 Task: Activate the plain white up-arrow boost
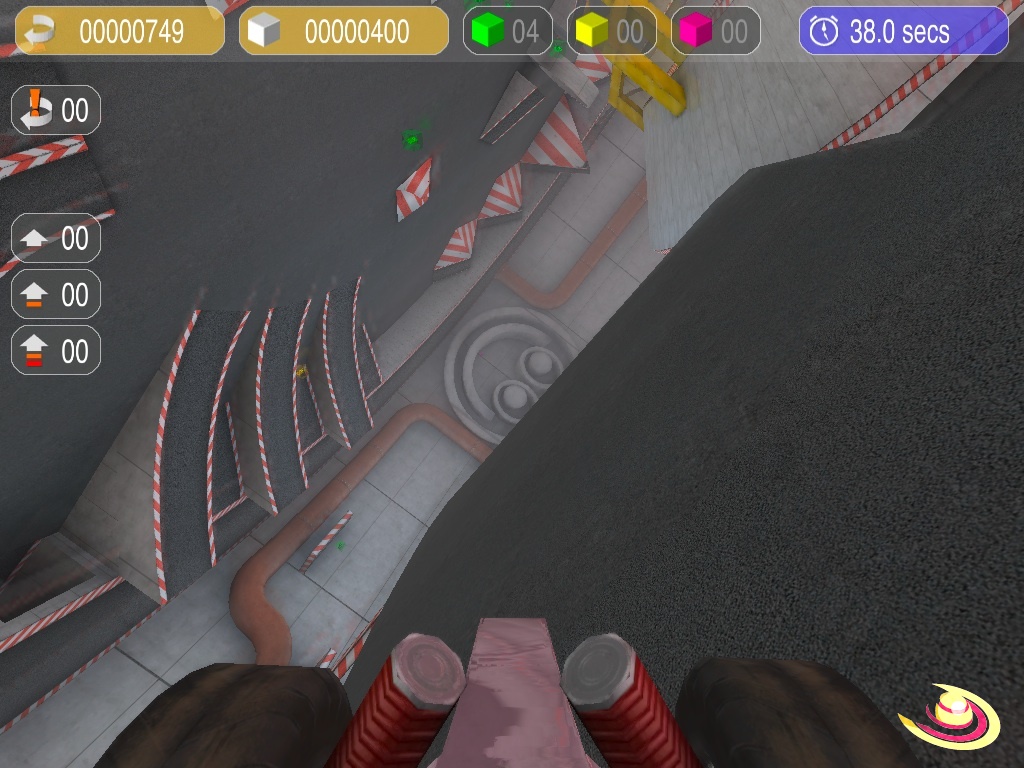(x=56, y=239)
